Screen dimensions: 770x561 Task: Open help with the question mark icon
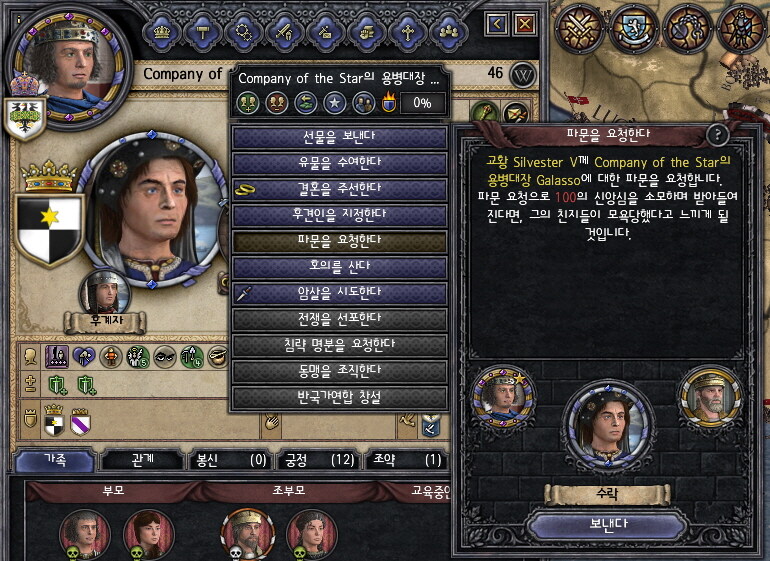[x=717, y=135]
